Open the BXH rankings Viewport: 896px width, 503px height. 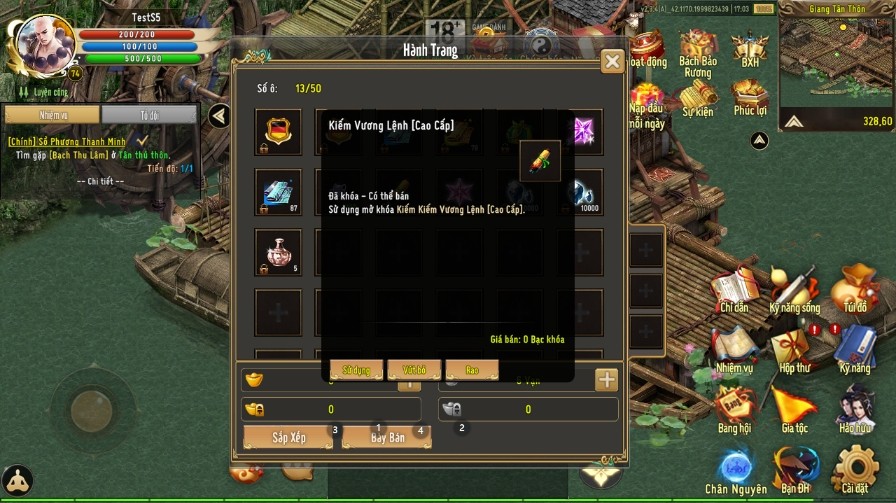pos(750,50)
